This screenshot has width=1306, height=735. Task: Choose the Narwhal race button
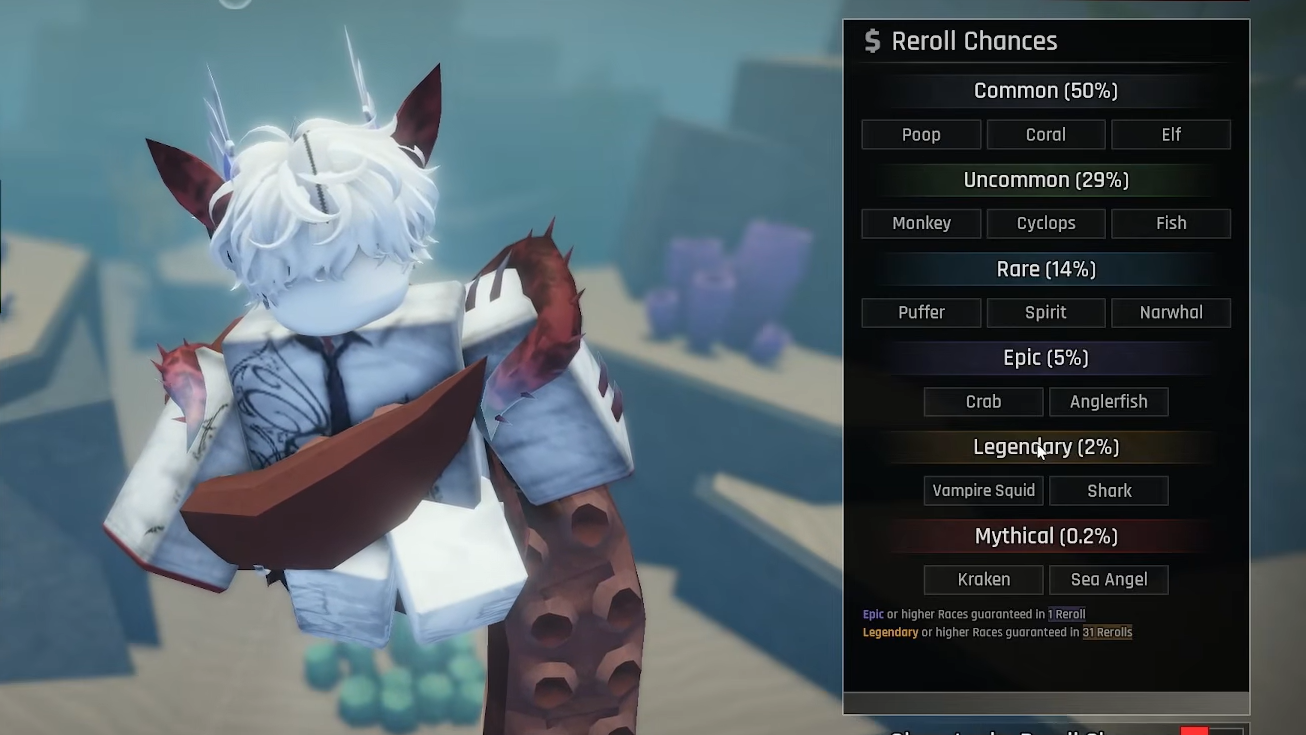click(x=1171, y=313)
